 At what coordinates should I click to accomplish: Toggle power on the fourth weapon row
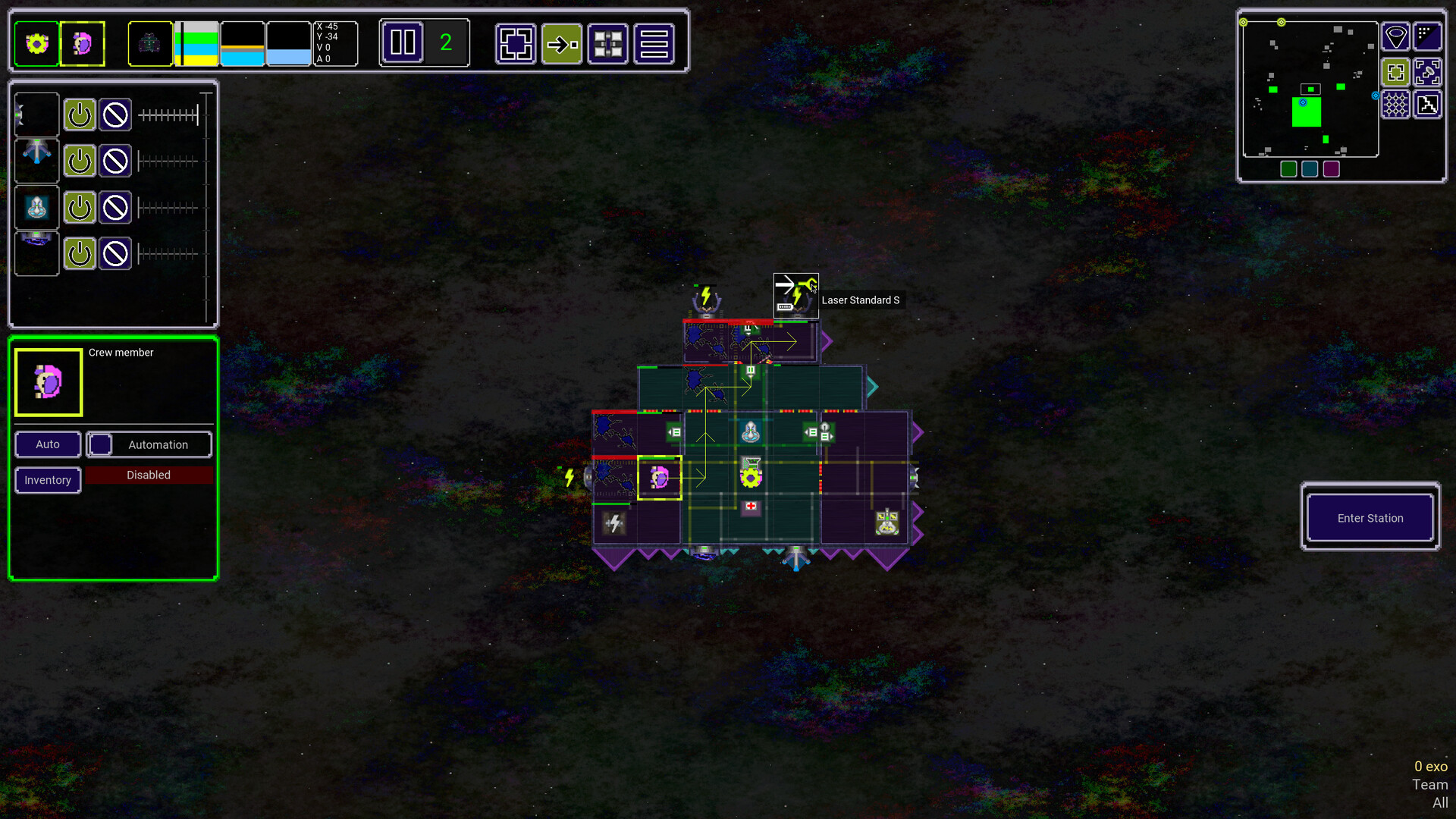80,254
